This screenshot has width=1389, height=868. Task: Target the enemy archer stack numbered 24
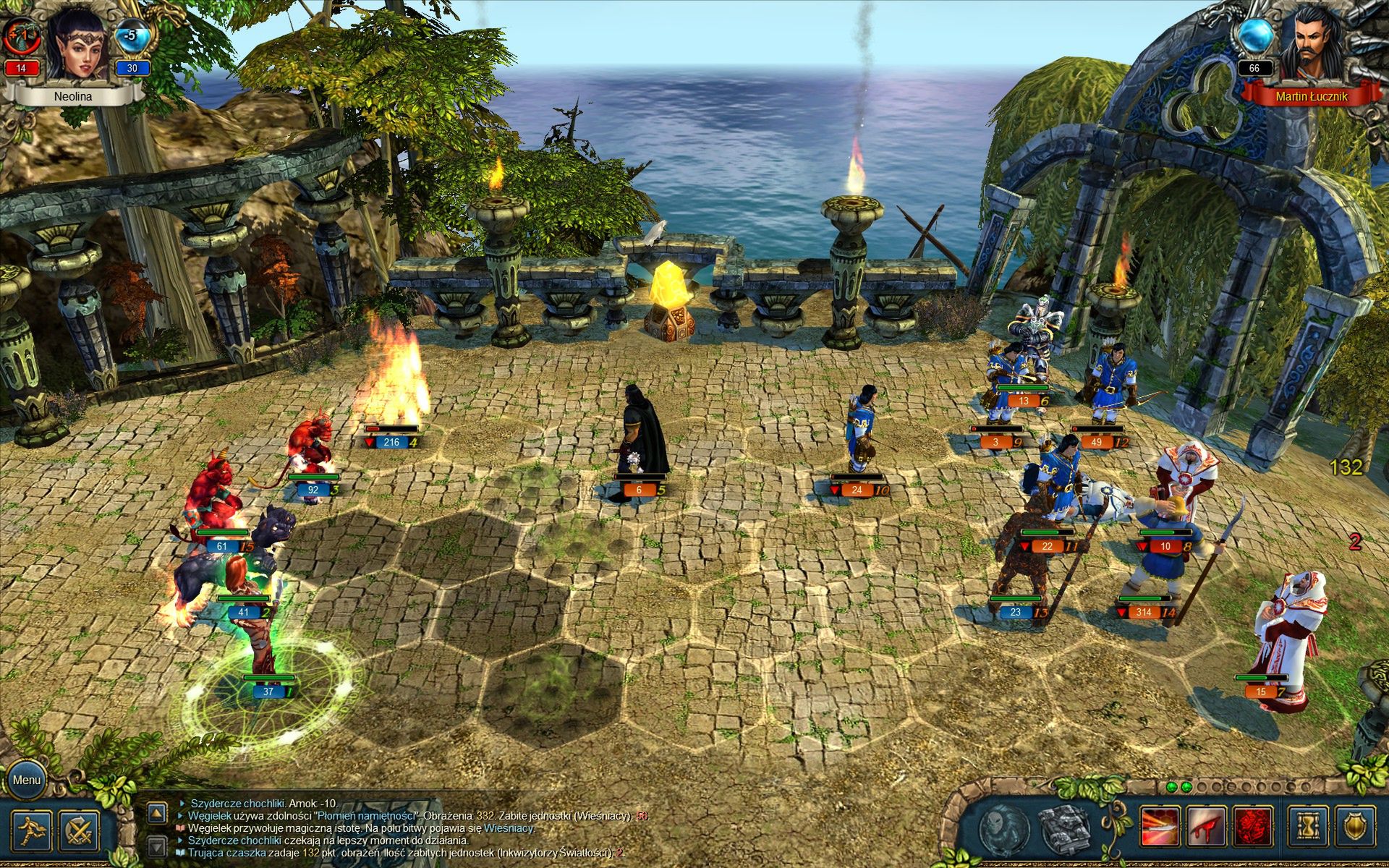[x=861, y=434]
